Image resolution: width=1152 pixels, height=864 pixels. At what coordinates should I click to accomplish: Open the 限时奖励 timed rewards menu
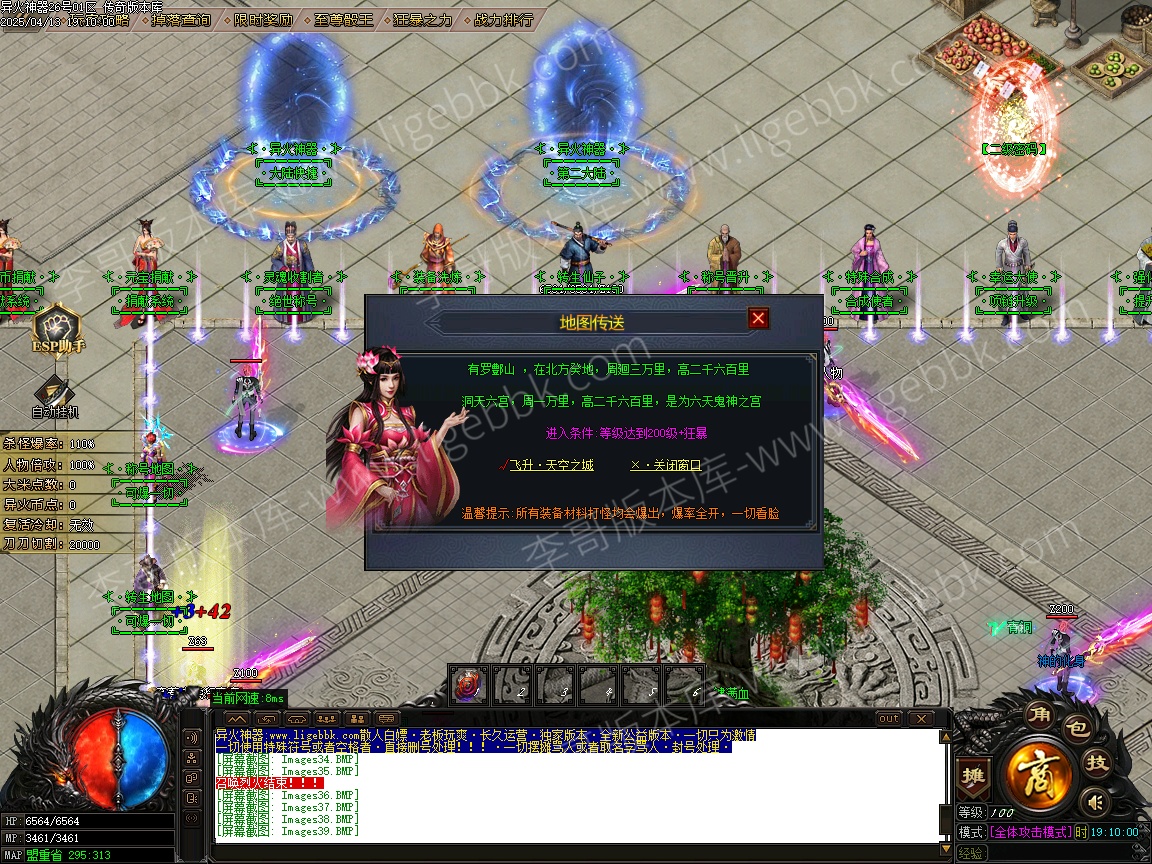click(264, 19)
